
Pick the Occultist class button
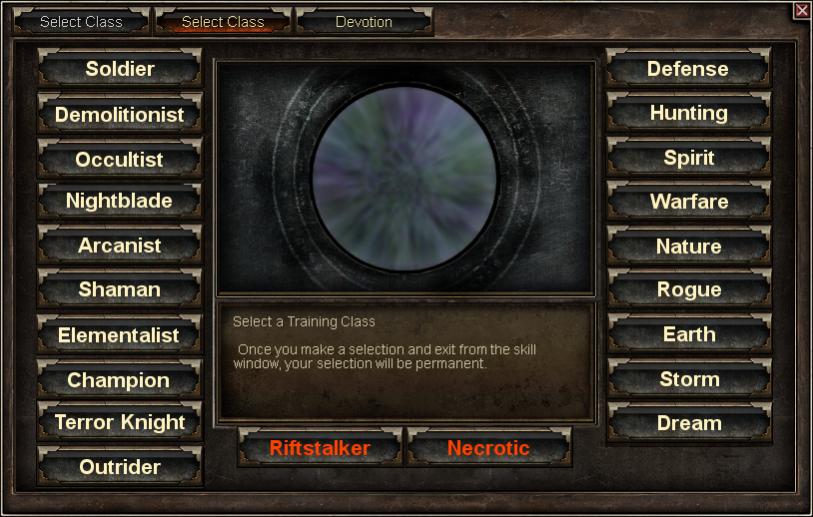point(120,160)
